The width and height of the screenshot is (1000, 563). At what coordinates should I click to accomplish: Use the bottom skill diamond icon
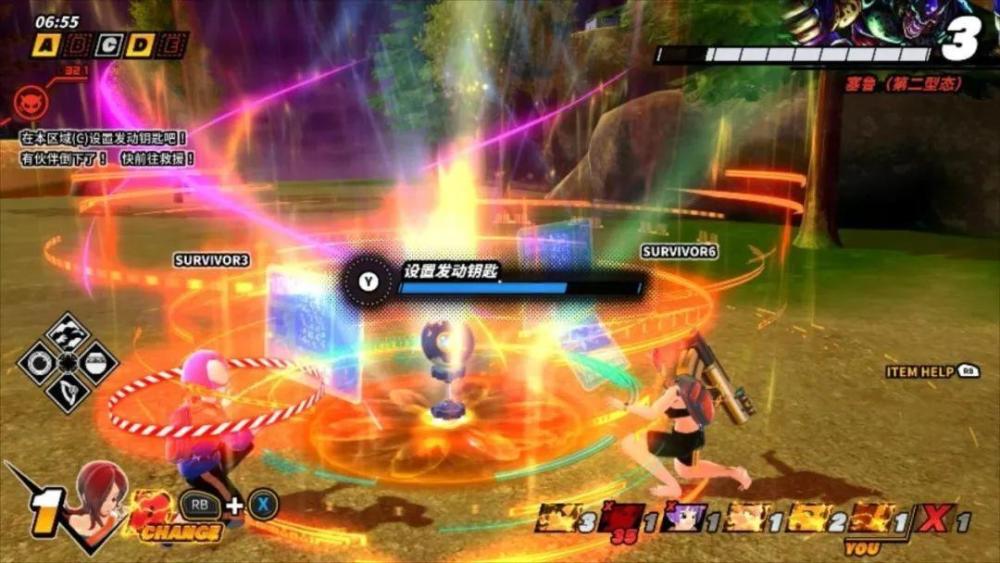pos(68,390)
